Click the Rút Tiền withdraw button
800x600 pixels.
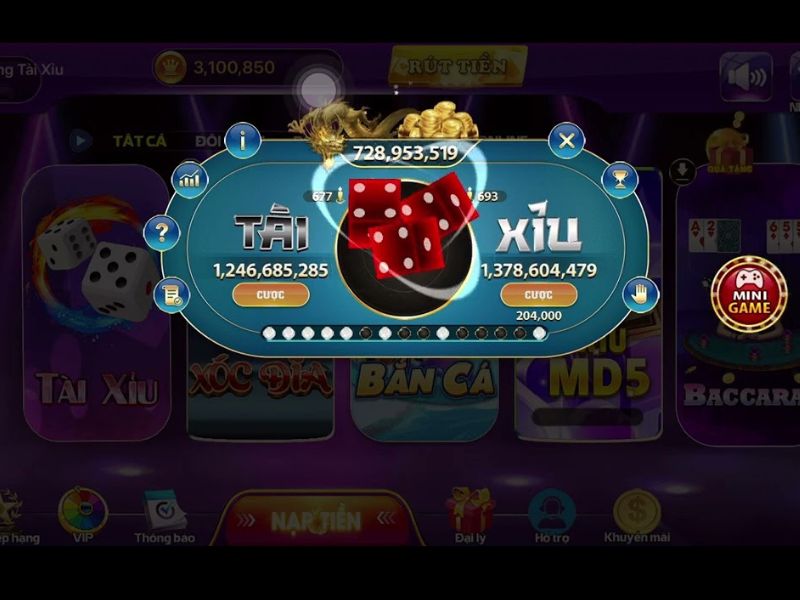[457, 66]
